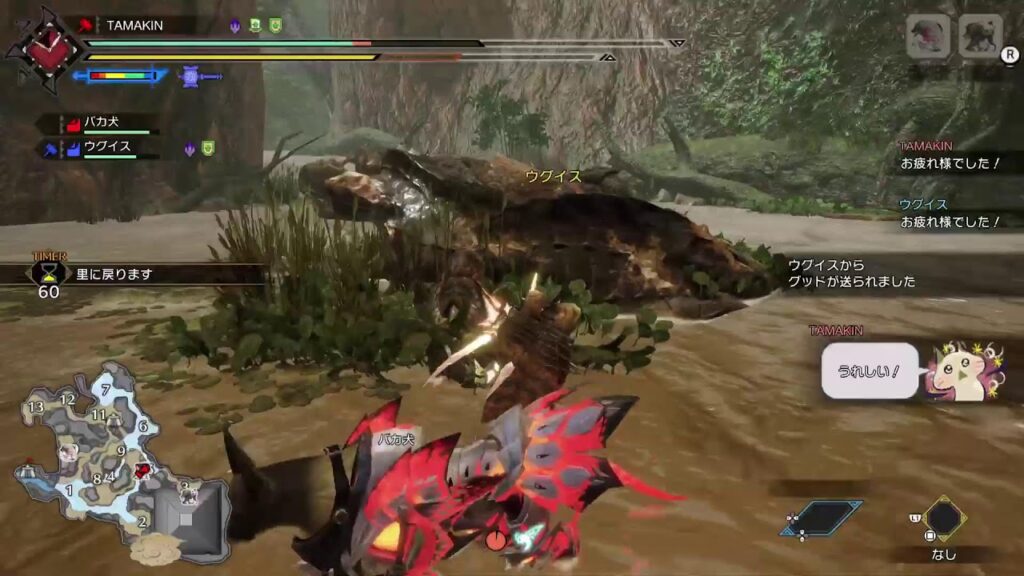Open ウグイス's お疲れ様でした chat message

[949, 221]
